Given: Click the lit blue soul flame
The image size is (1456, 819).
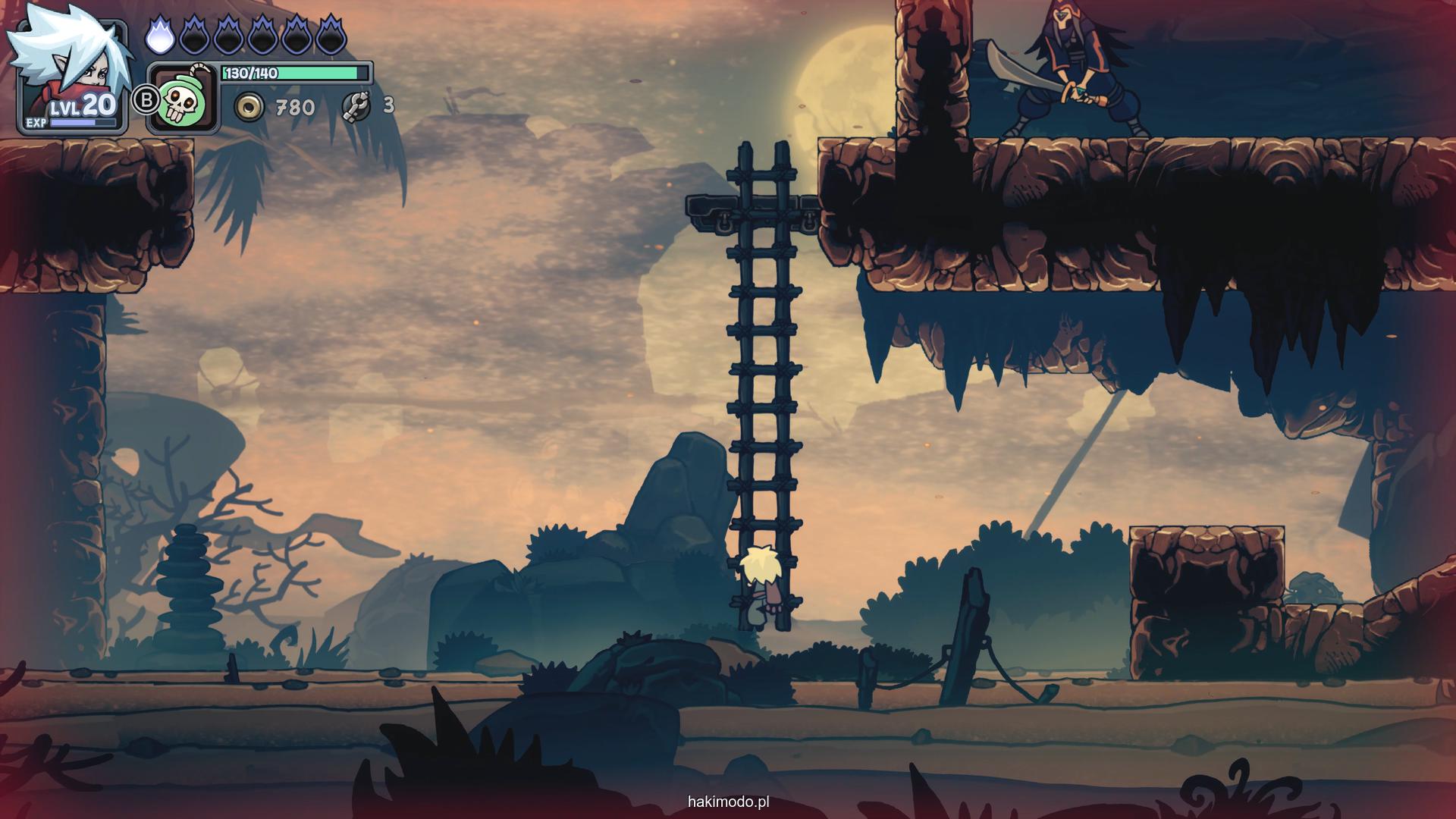Looking at the screenshot, I should [159, 35].
